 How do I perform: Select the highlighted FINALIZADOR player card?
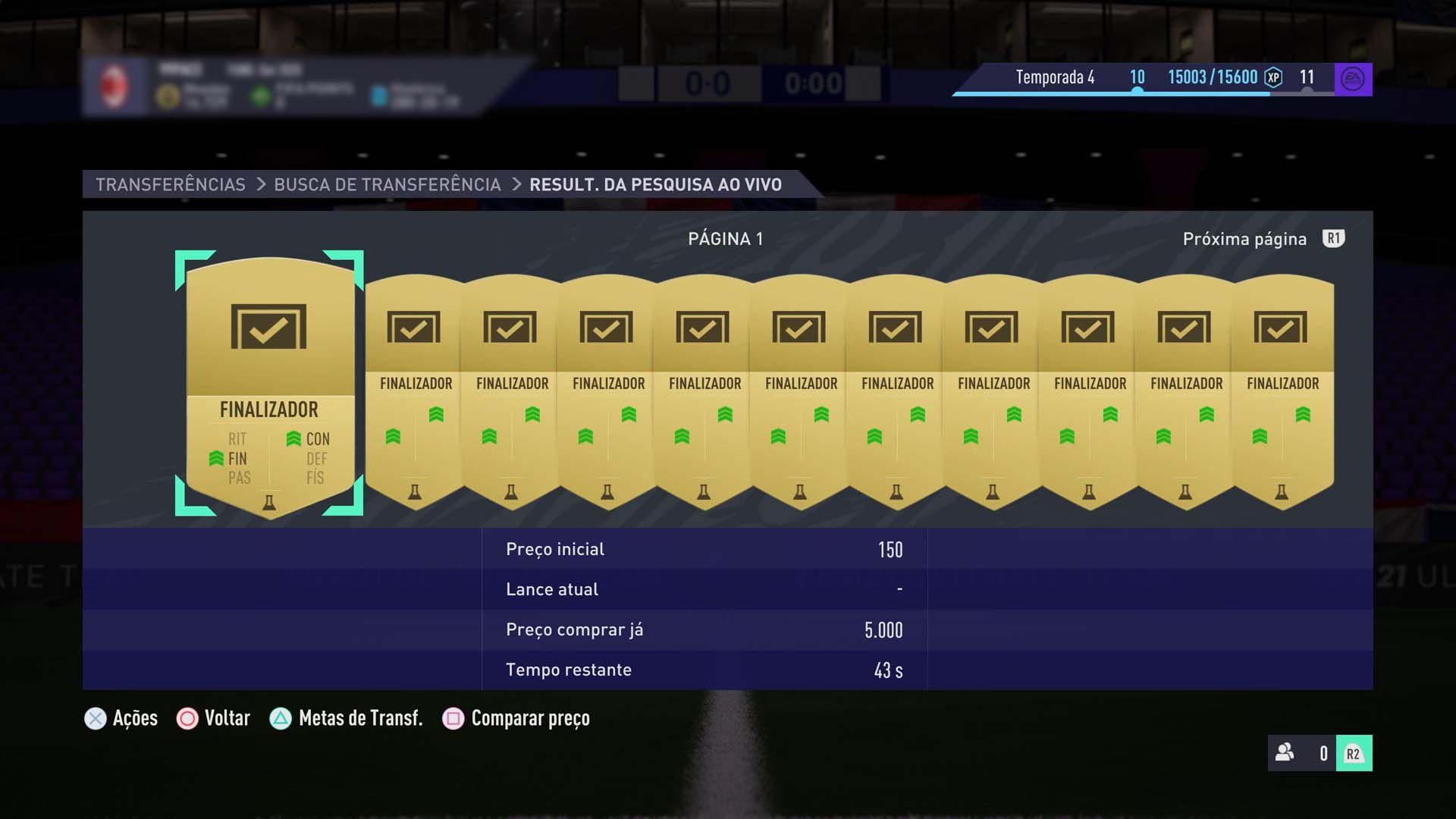268,379
